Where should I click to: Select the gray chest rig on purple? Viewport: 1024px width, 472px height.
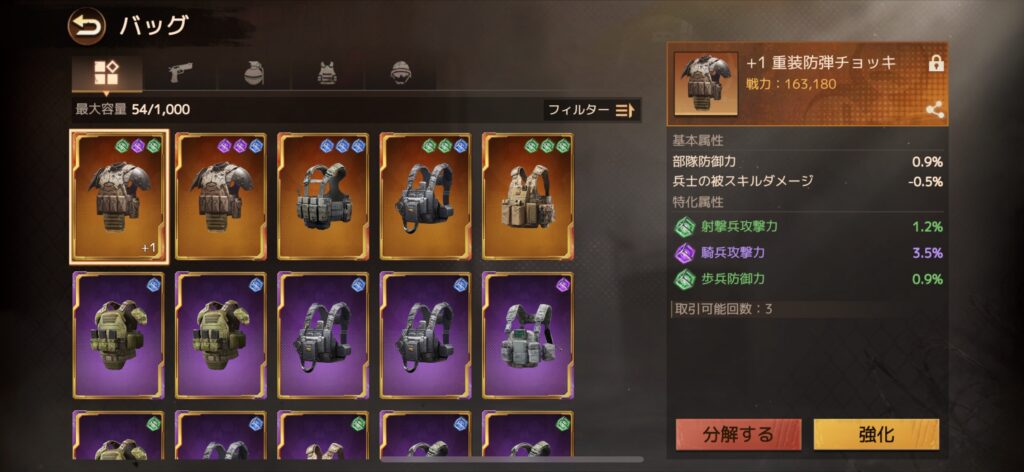tap(527, 335)
